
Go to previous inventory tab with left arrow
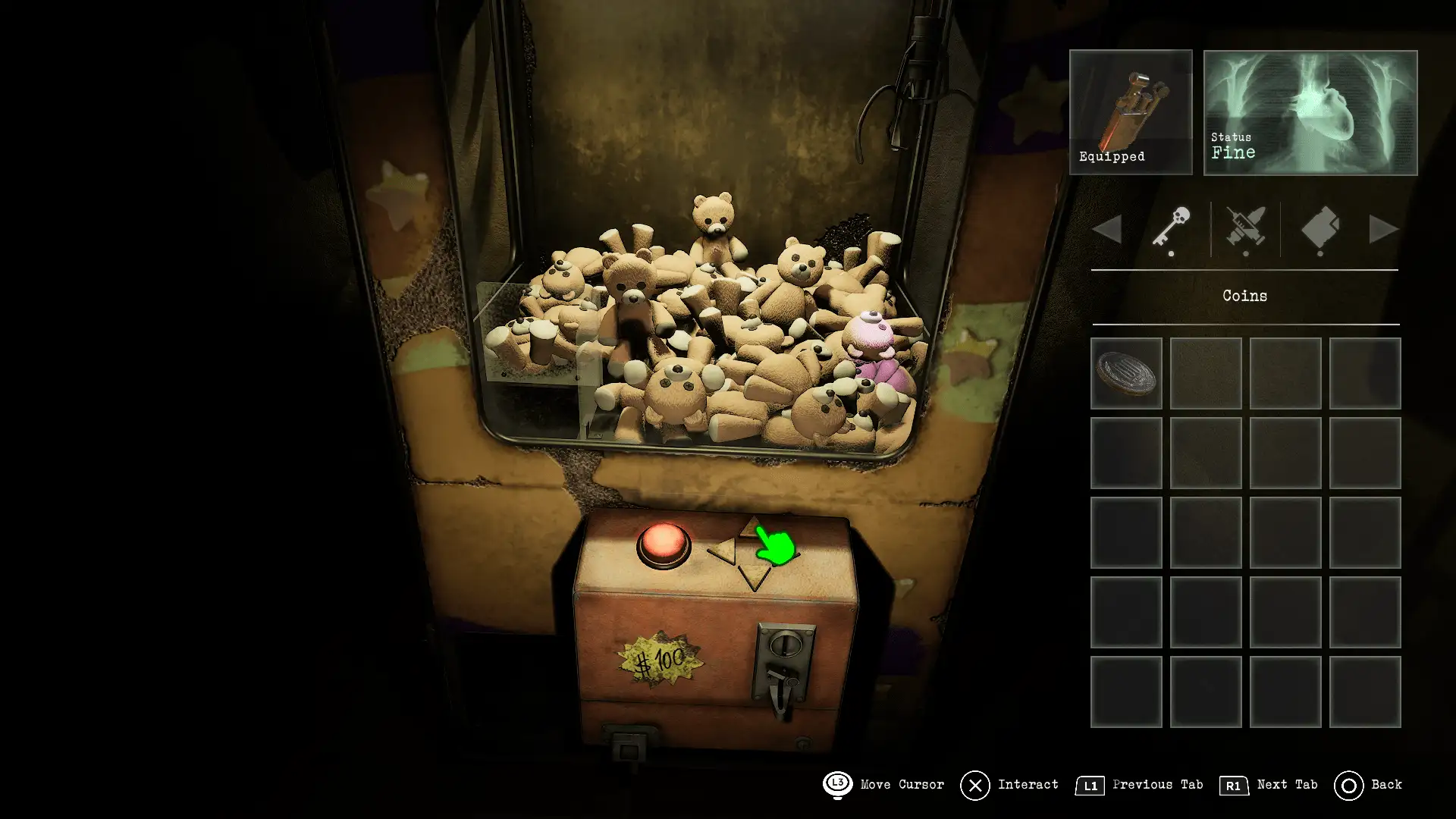tap(1108, 229)
